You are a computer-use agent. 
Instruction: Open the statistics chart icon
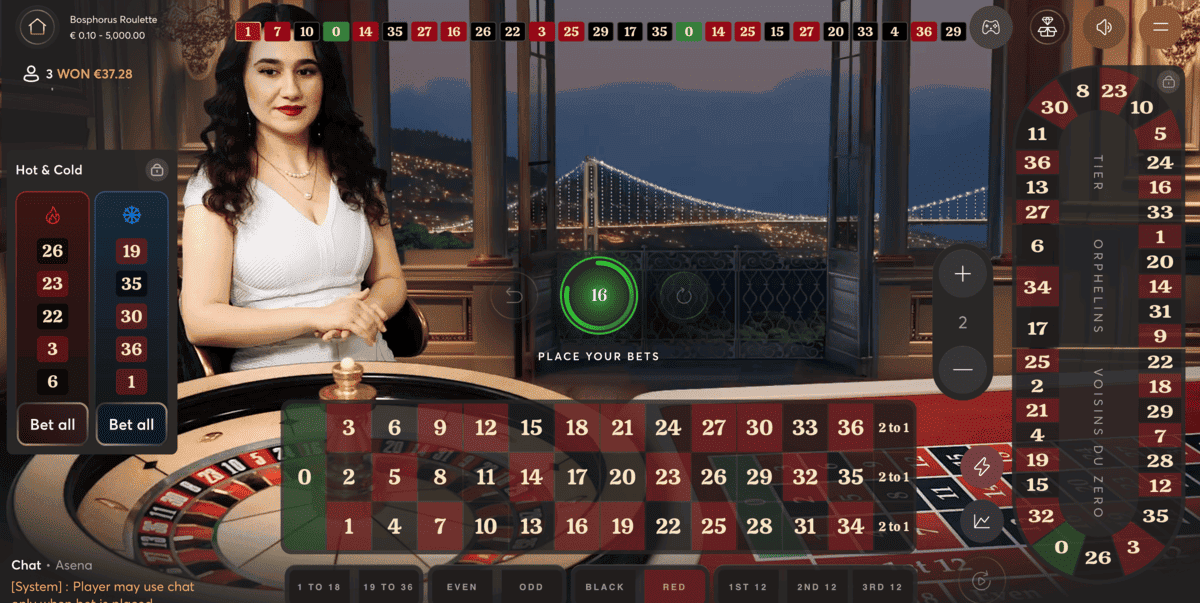982,520
